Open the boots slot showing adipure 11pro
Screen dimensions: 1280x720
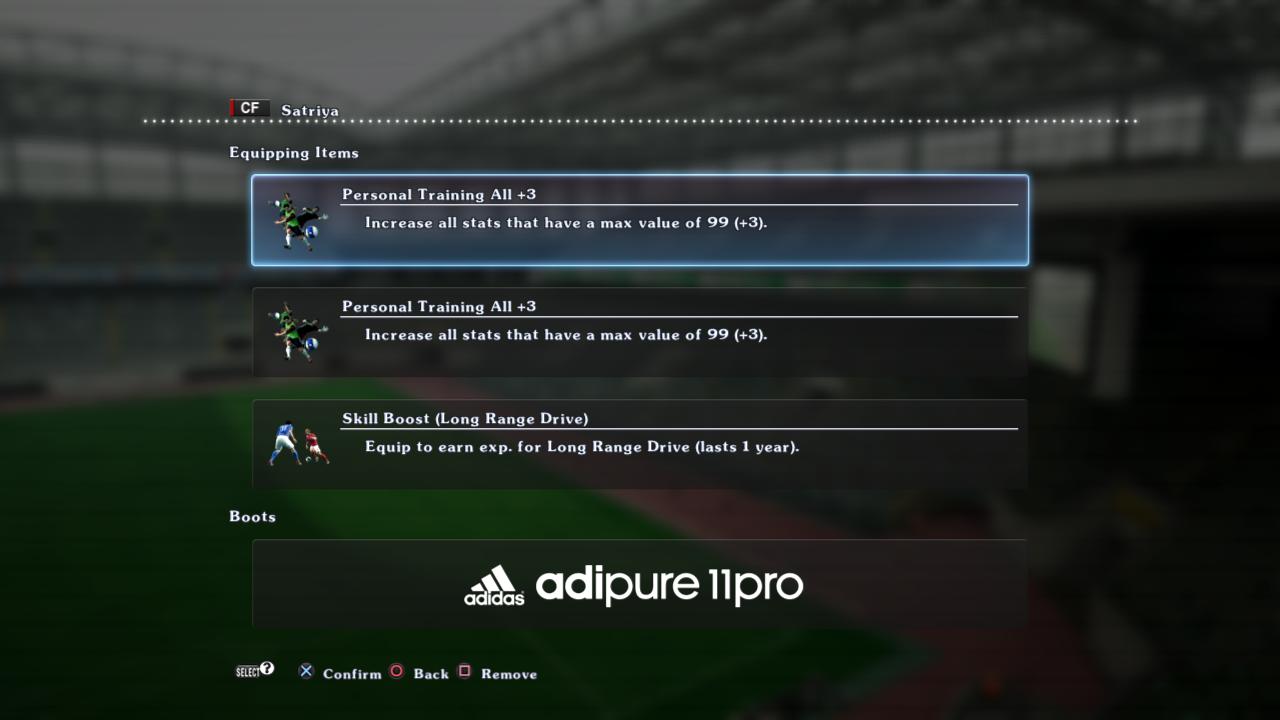(x=640, y=584)
